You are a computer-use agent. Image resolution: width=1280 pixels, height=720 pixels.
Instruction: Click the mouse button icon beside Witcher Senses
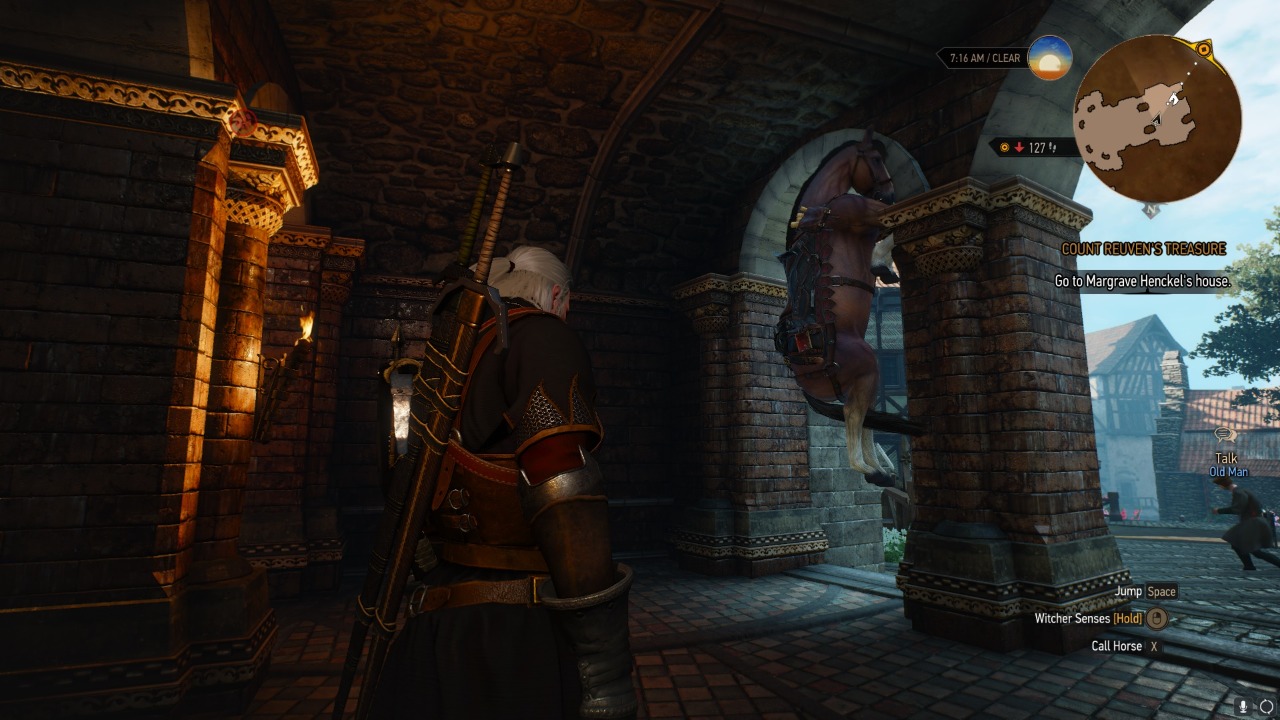(1156, 618)
